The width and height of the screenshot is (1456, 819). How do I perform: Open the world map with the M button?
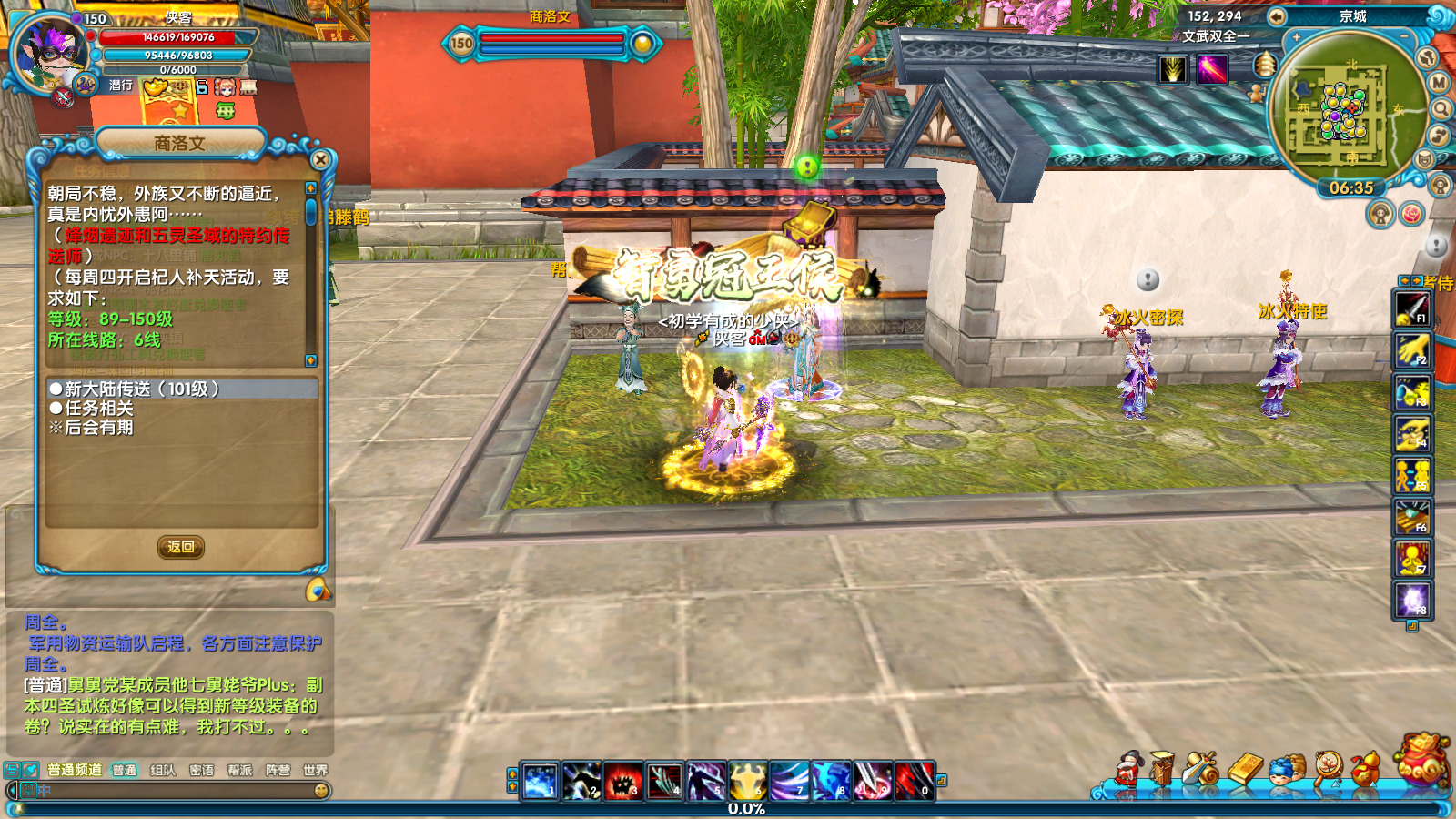1439,83
